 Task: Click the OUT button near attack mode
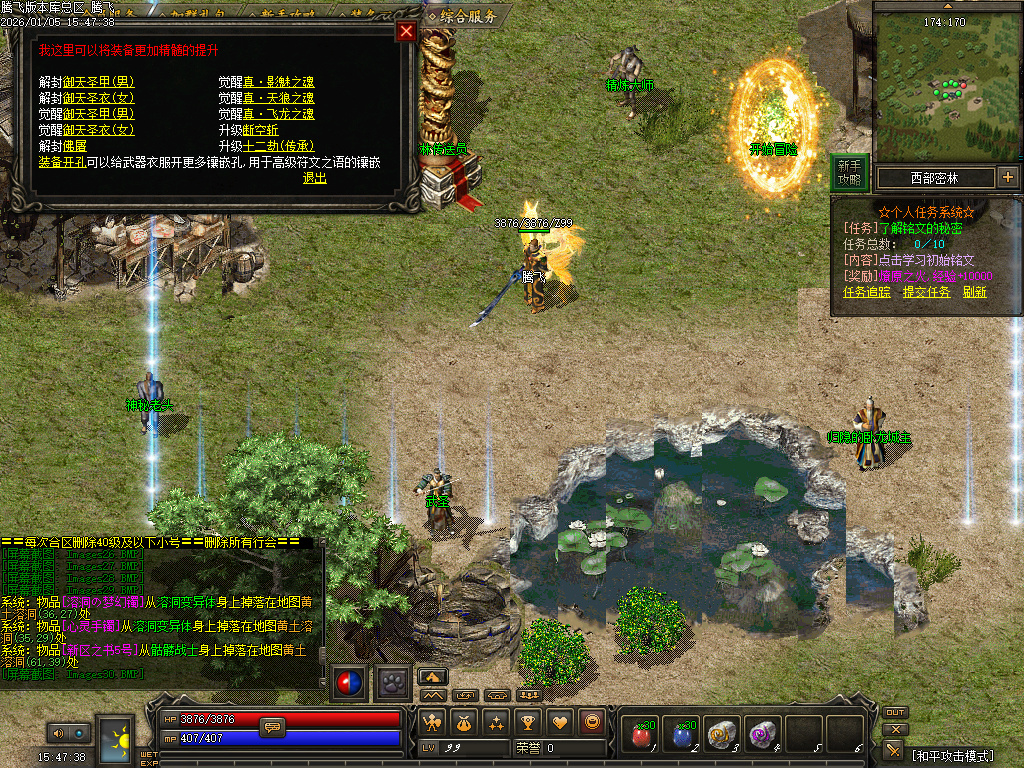[x=895, y=712]
